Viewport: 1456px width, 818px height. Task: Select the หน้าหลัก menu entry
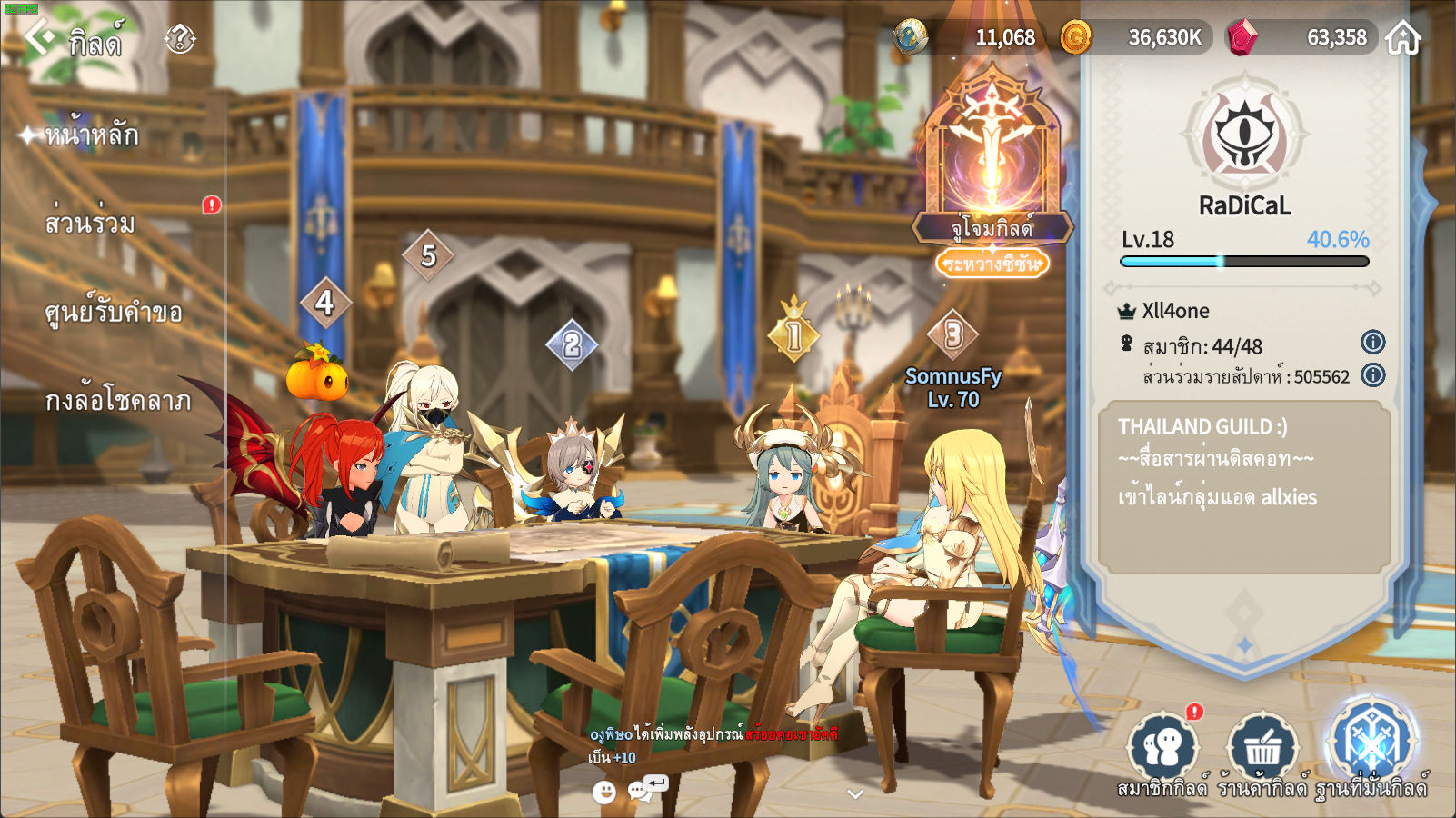(91, 135)
